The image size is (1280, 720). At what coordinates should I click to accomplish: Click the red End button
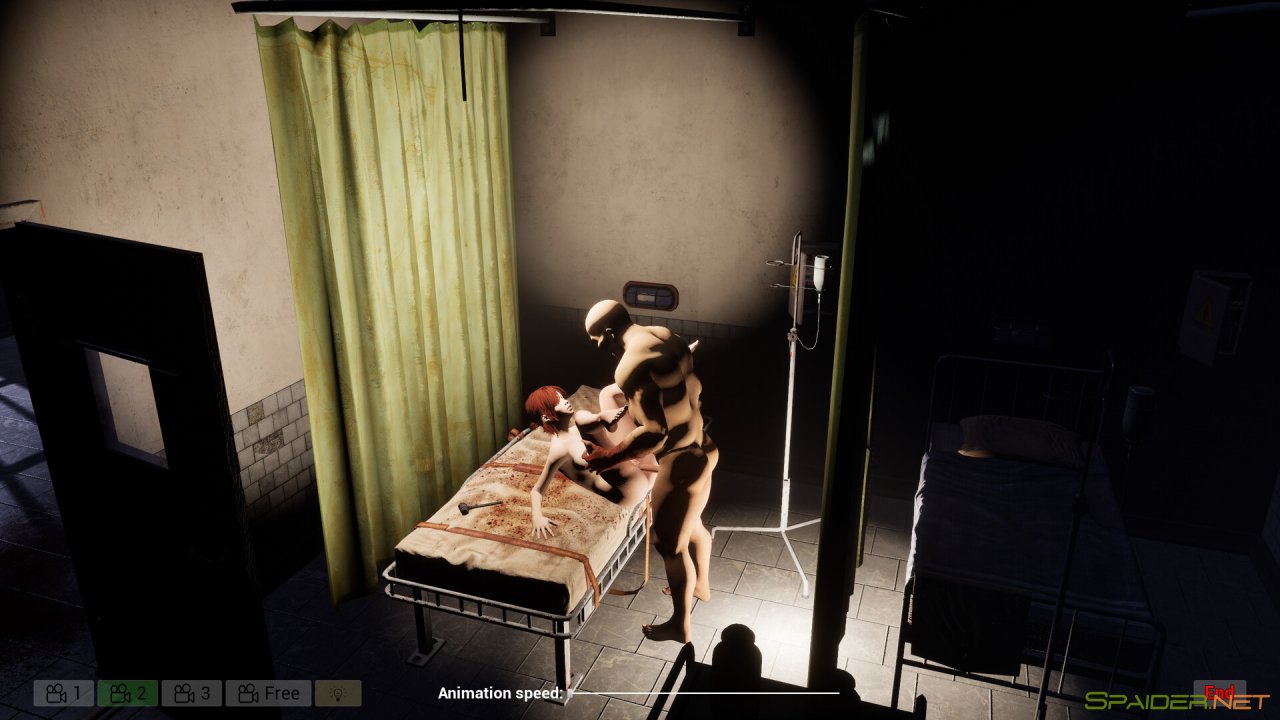(x=1219, y=692)
